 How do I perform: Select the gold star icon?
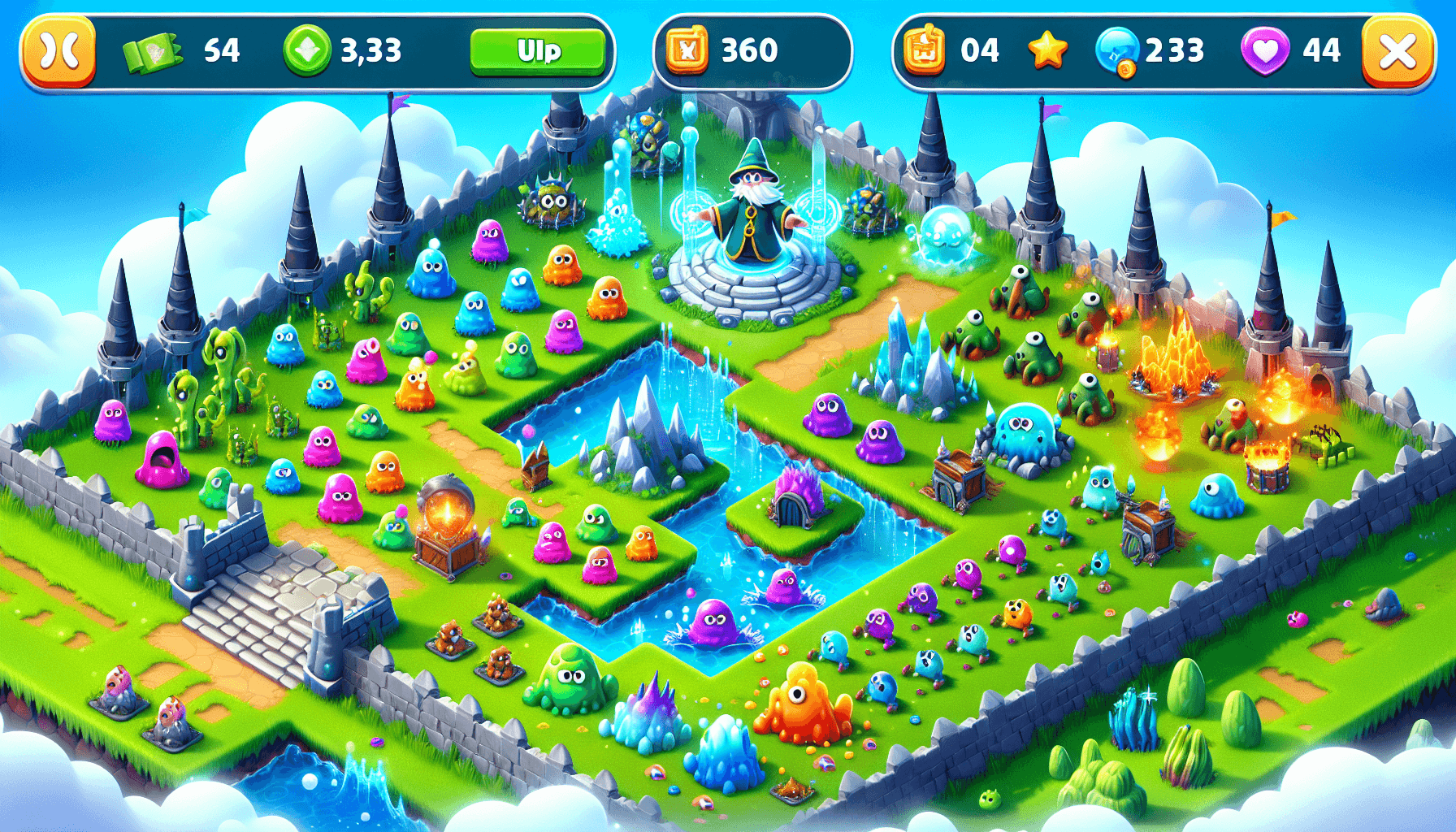click(x=1048, y=50)
